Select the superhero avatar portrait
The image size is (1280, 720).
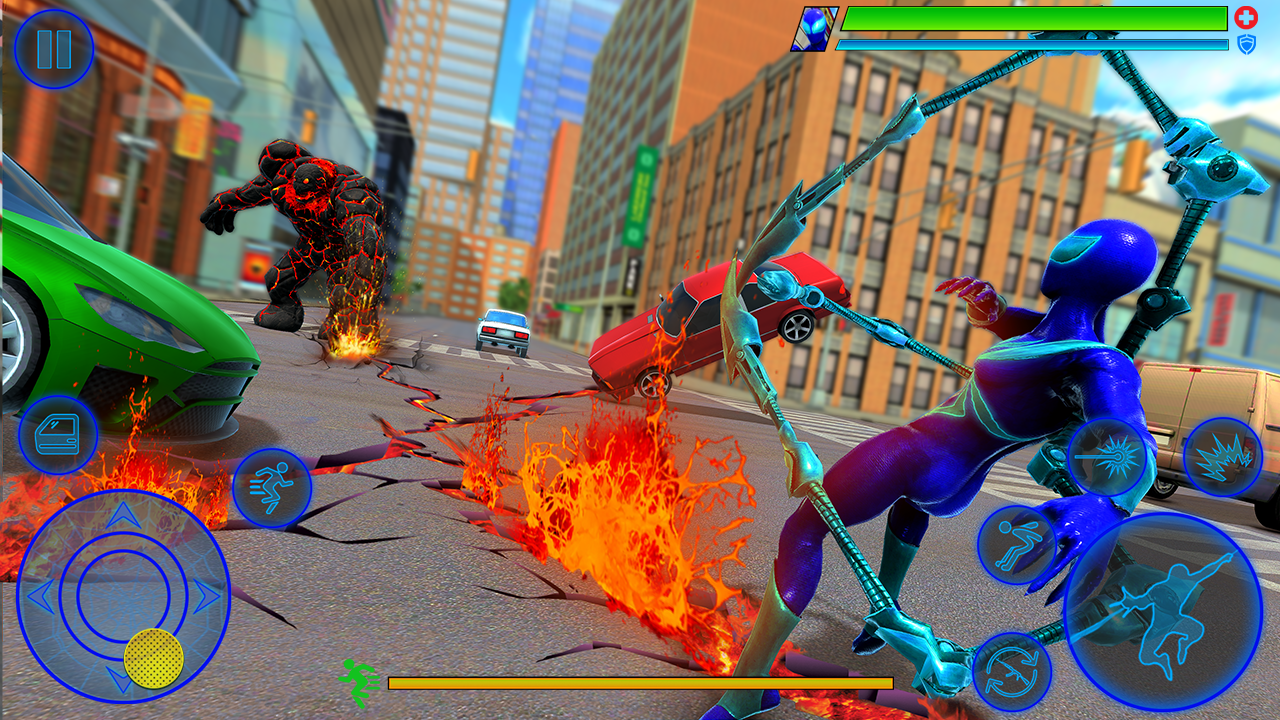pos(815,27)
